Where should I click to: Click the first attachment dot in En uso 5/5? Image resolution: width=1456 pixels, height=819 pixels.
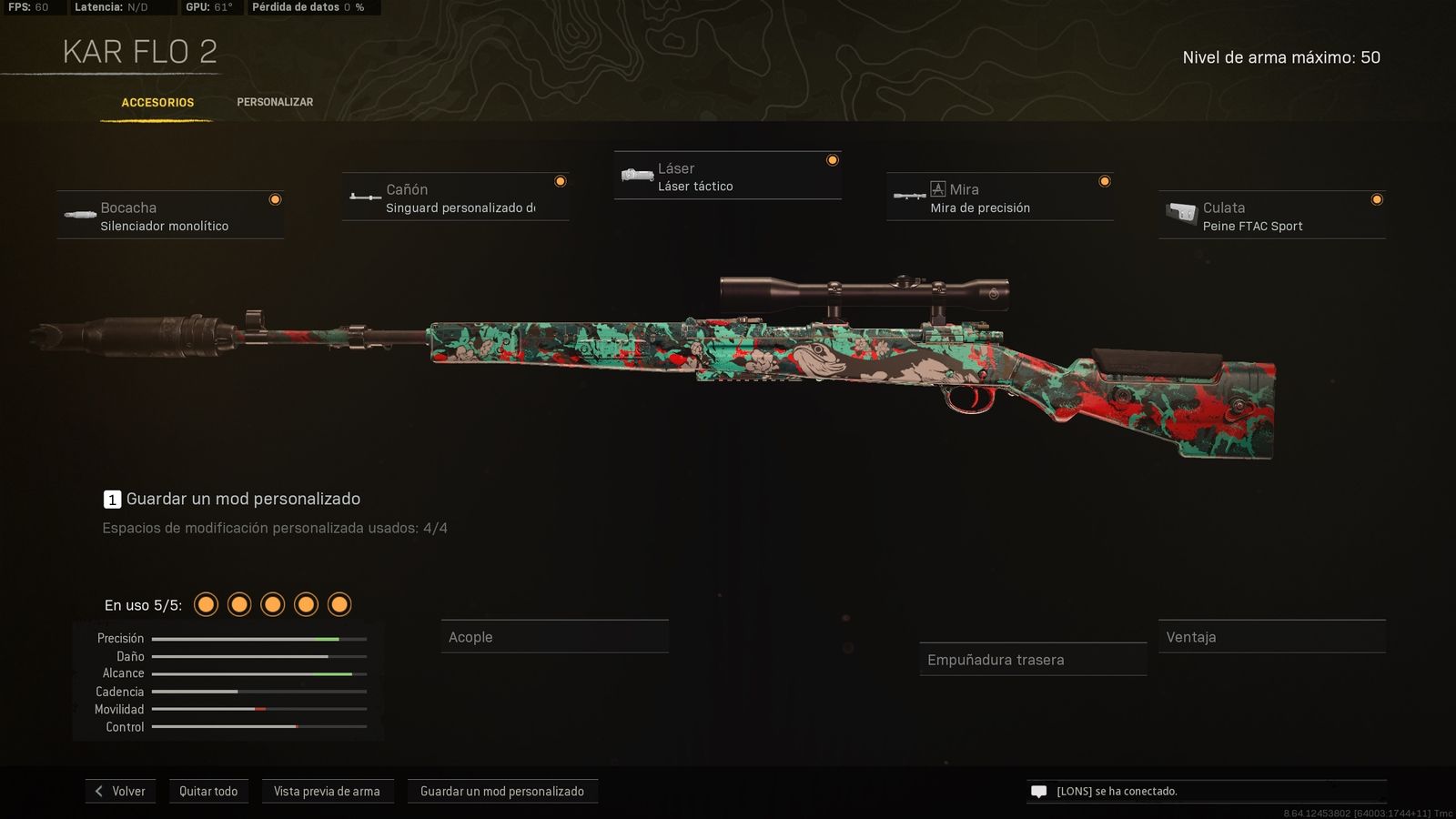(x=206, y=603)
